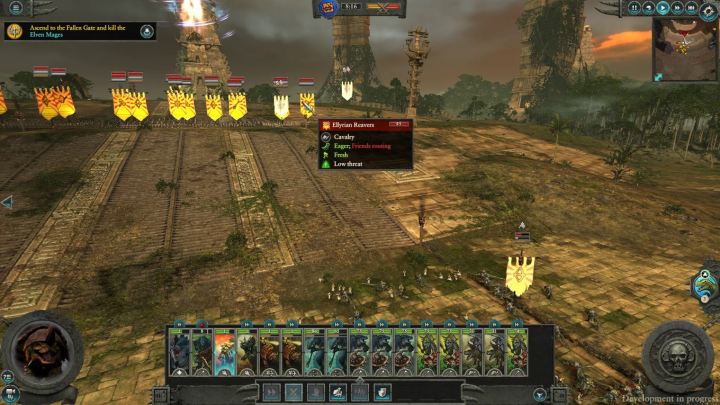Set battle speed to slow motion
Image resolution: width=720 pixels, height=405 pixels.
(x=648, y=7)
